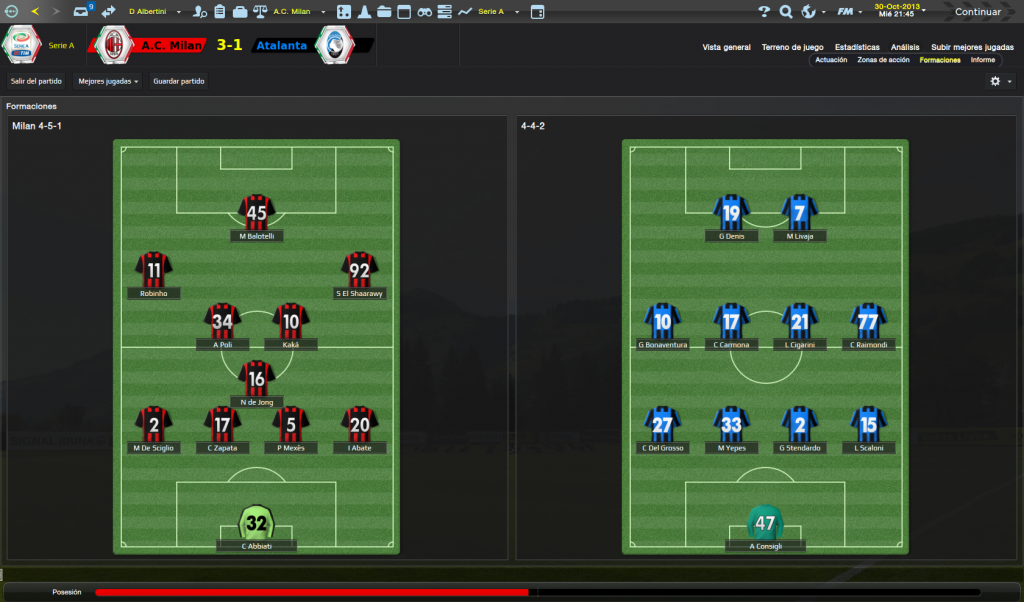Open the gear settings dropdown

click(1000, 81)
